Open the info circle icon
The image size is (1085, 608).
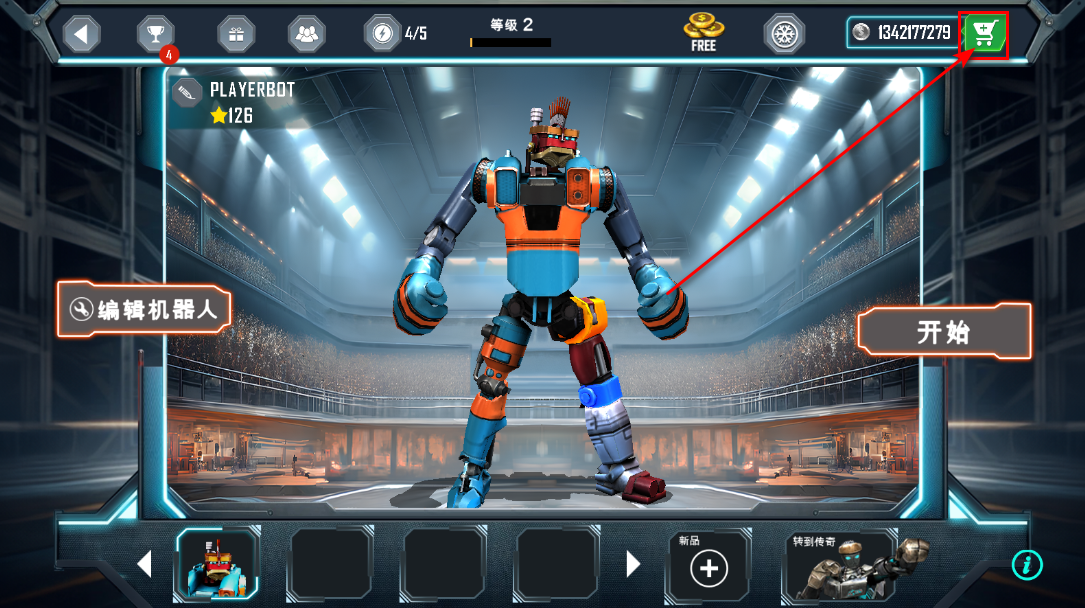(1027, 564)
